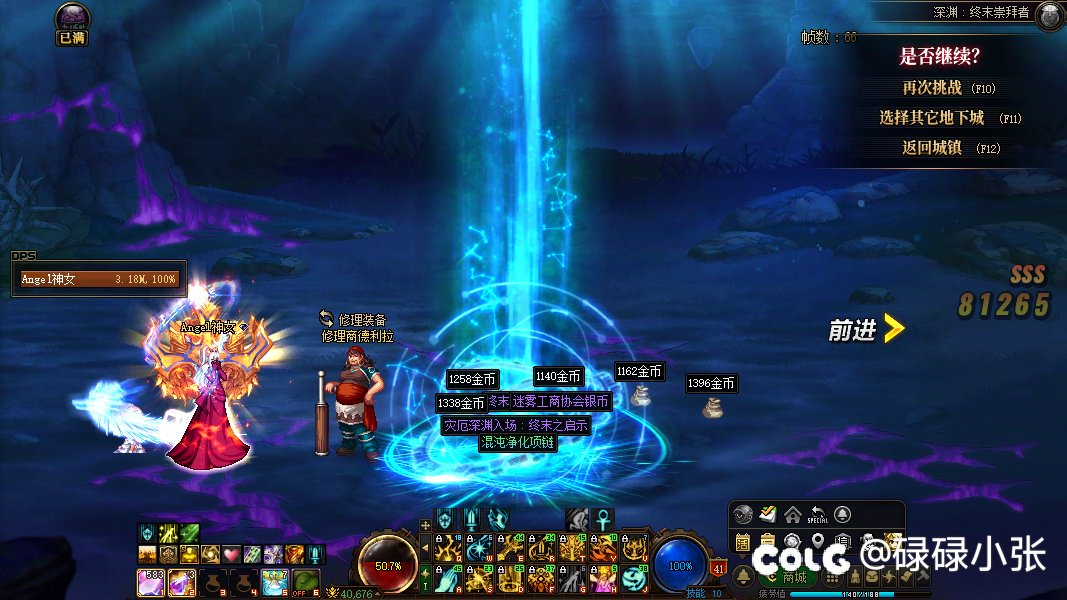Open the 商城 shop button
The image size is (1067, 600).
tap(787, 577)
